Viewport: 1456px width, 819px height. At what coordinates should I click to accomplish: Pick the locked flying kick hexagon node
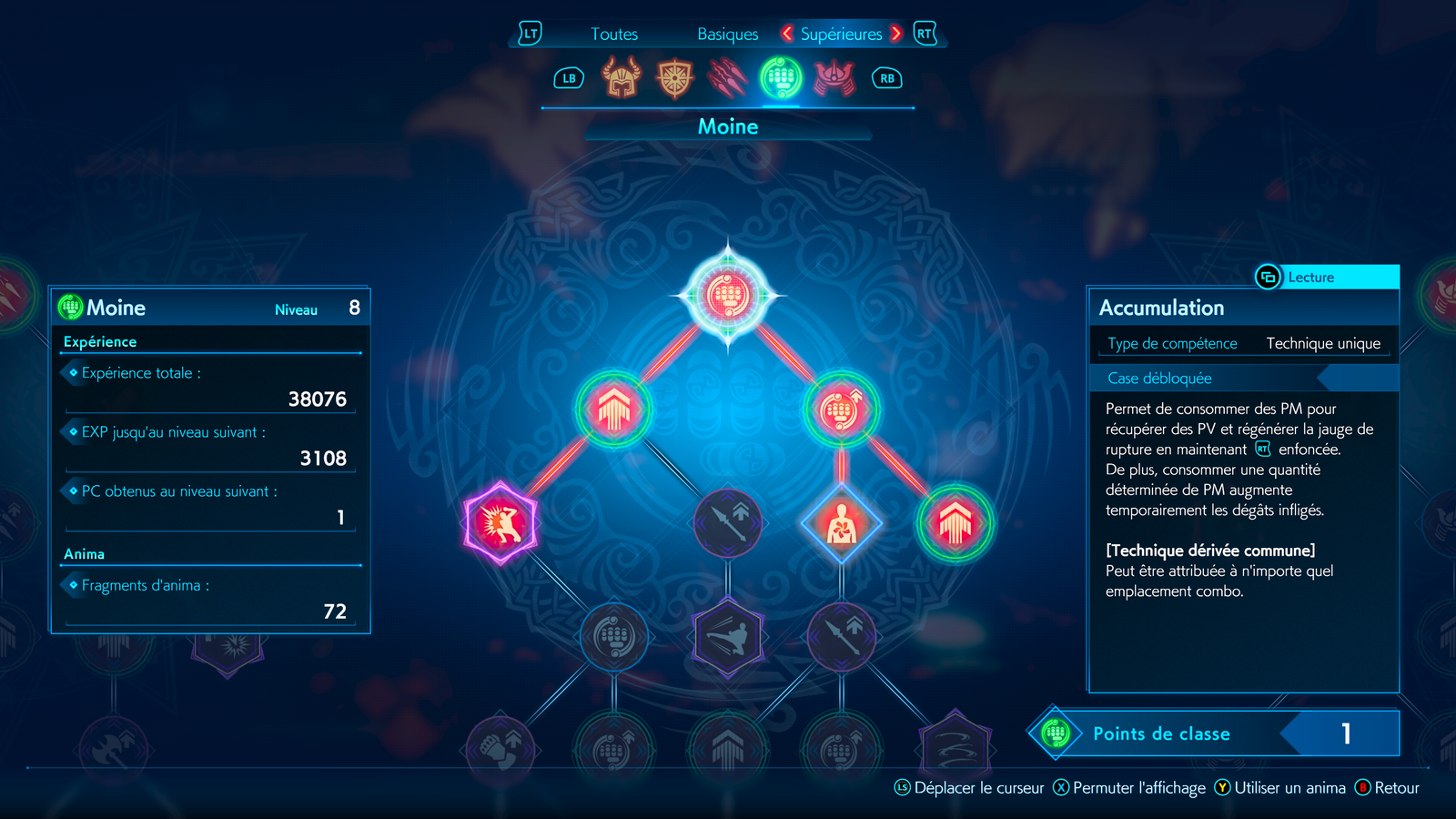pyautogui.click(x=728, y=637)
